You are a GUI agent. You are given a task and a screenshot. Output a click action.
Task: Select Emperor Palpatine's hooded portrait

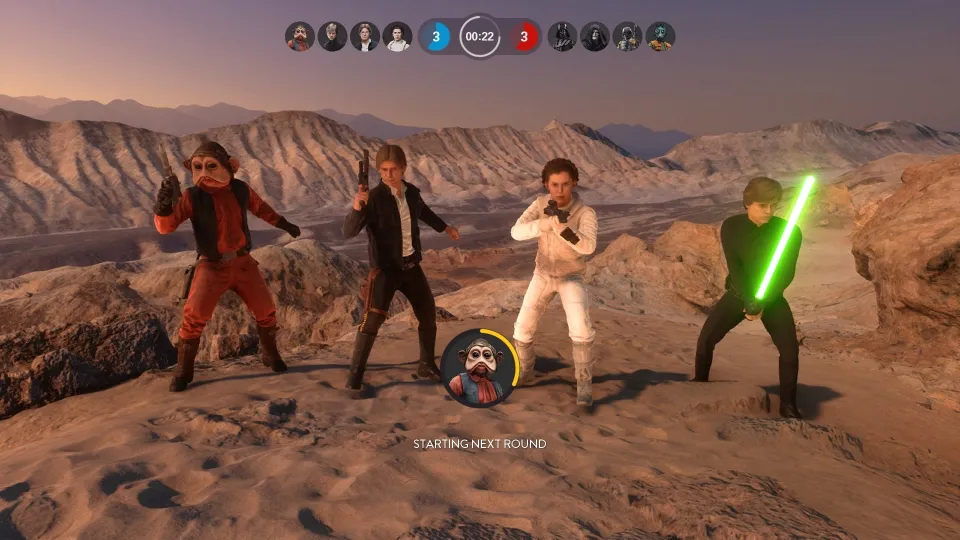point(595,37)
